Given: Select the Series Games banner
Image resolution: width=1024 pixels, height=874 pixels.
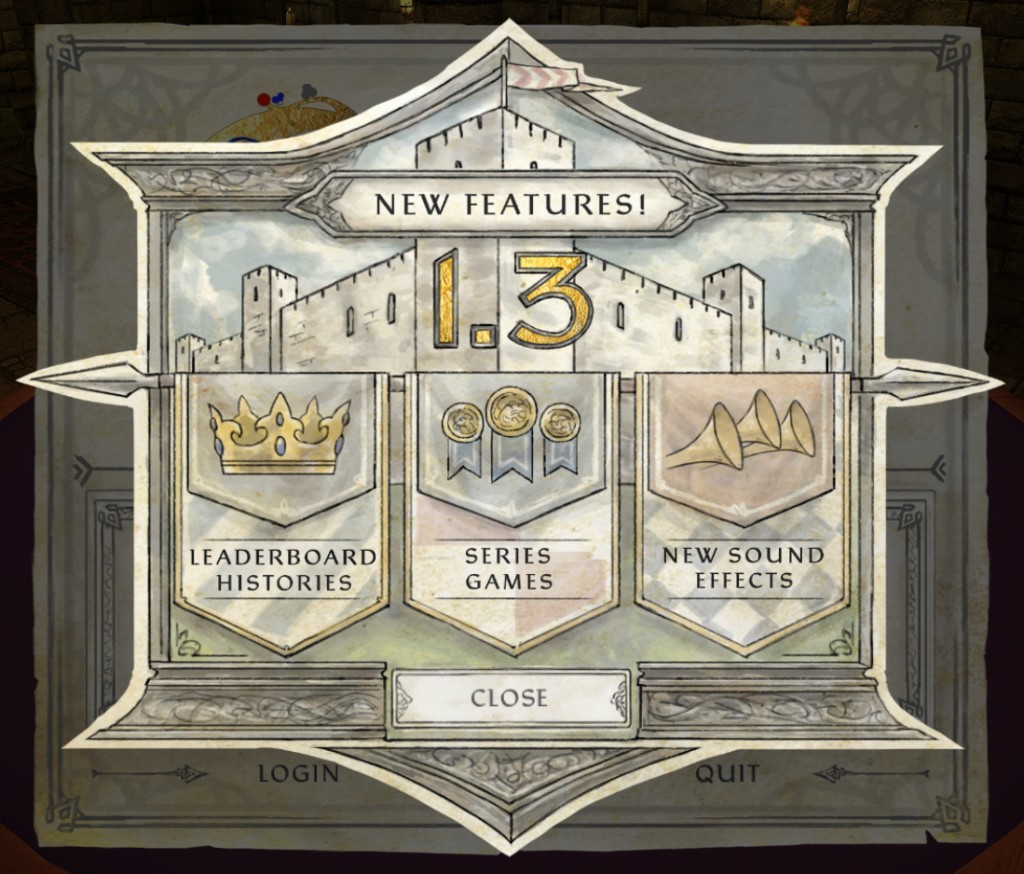Looking at the screenshot, I should pos(510,510).
